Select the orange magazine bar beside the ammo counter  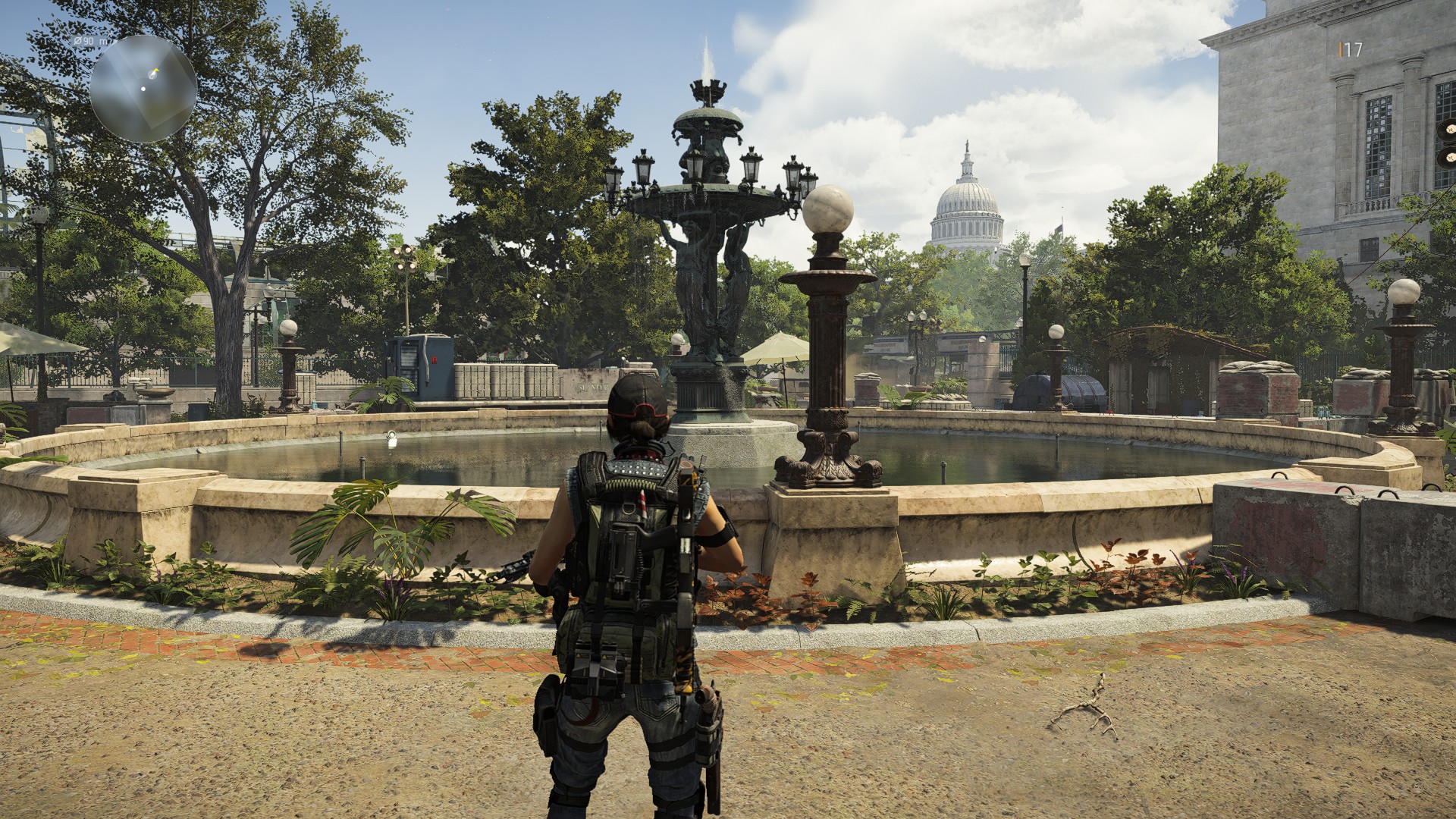coord(1341,48)
